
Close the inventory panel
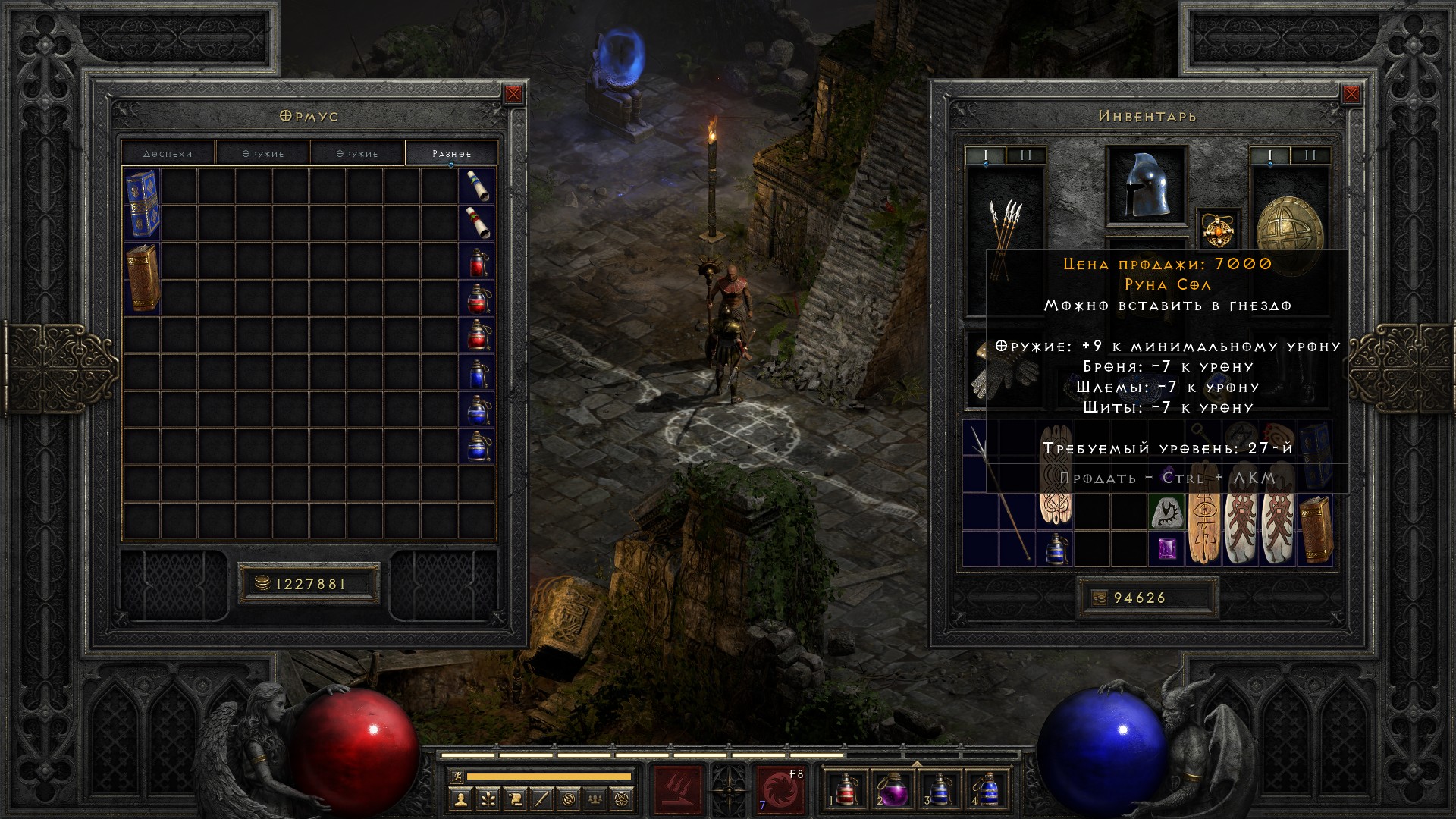[x=1351, y=94]
